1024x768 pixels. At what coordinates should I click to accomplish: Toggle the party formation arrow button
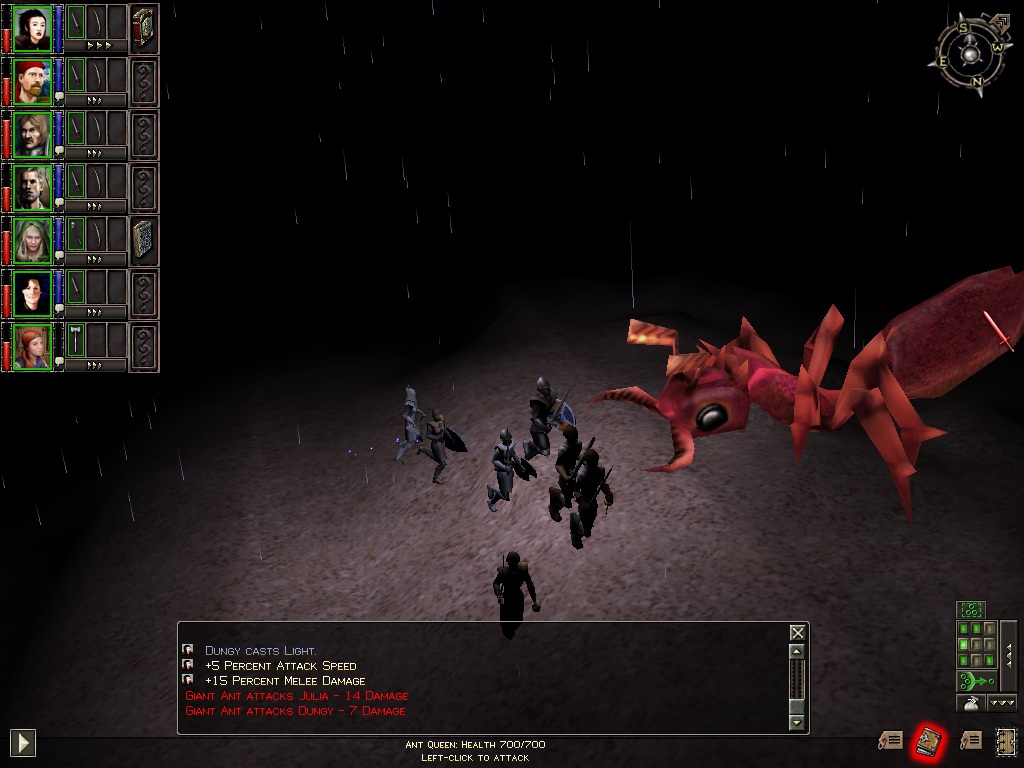click(975, 681)
